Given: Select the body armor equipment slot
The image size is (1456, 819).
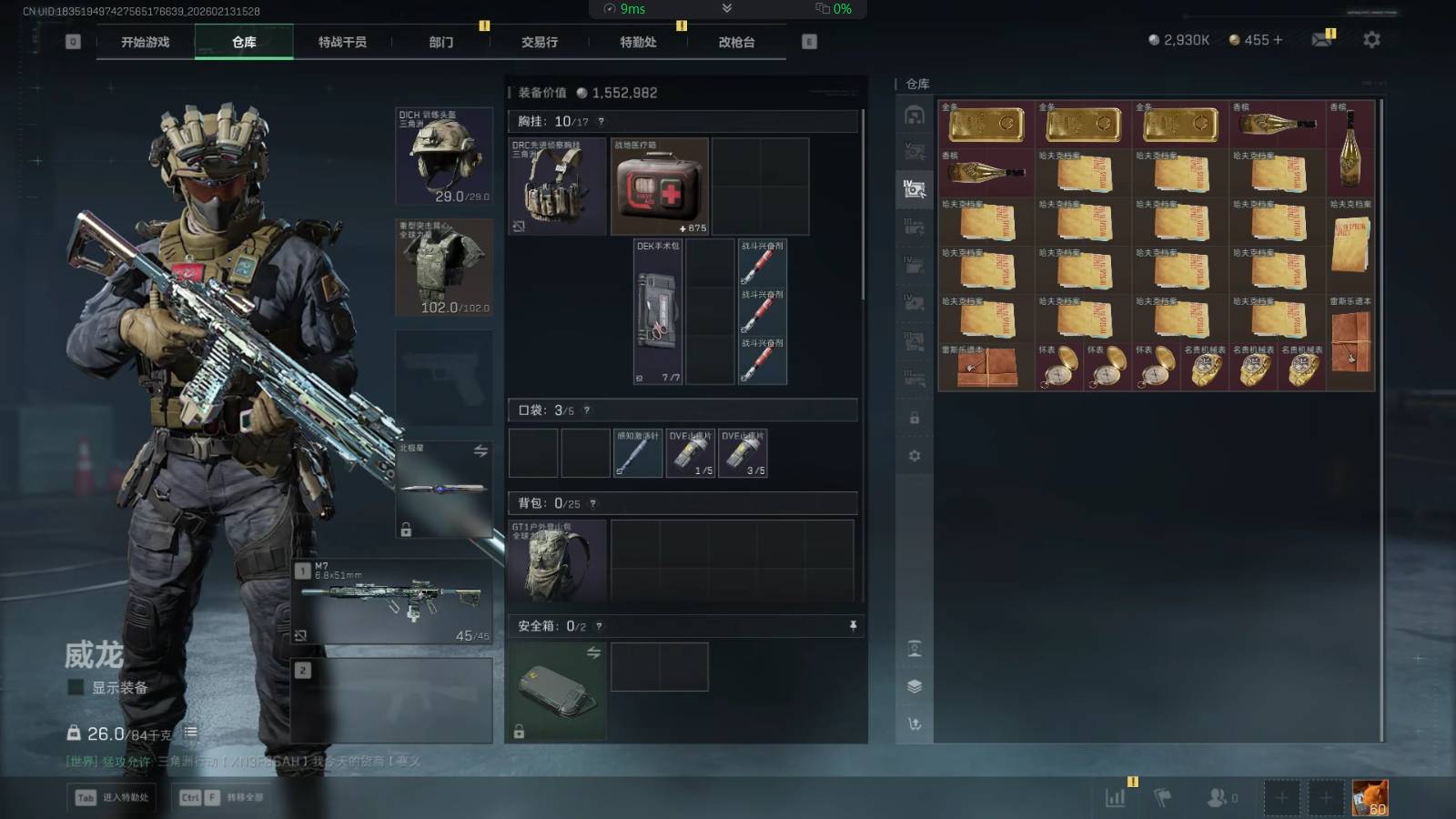Looking at the screenshot, I should pyautogui.click(x=444, y=268).
